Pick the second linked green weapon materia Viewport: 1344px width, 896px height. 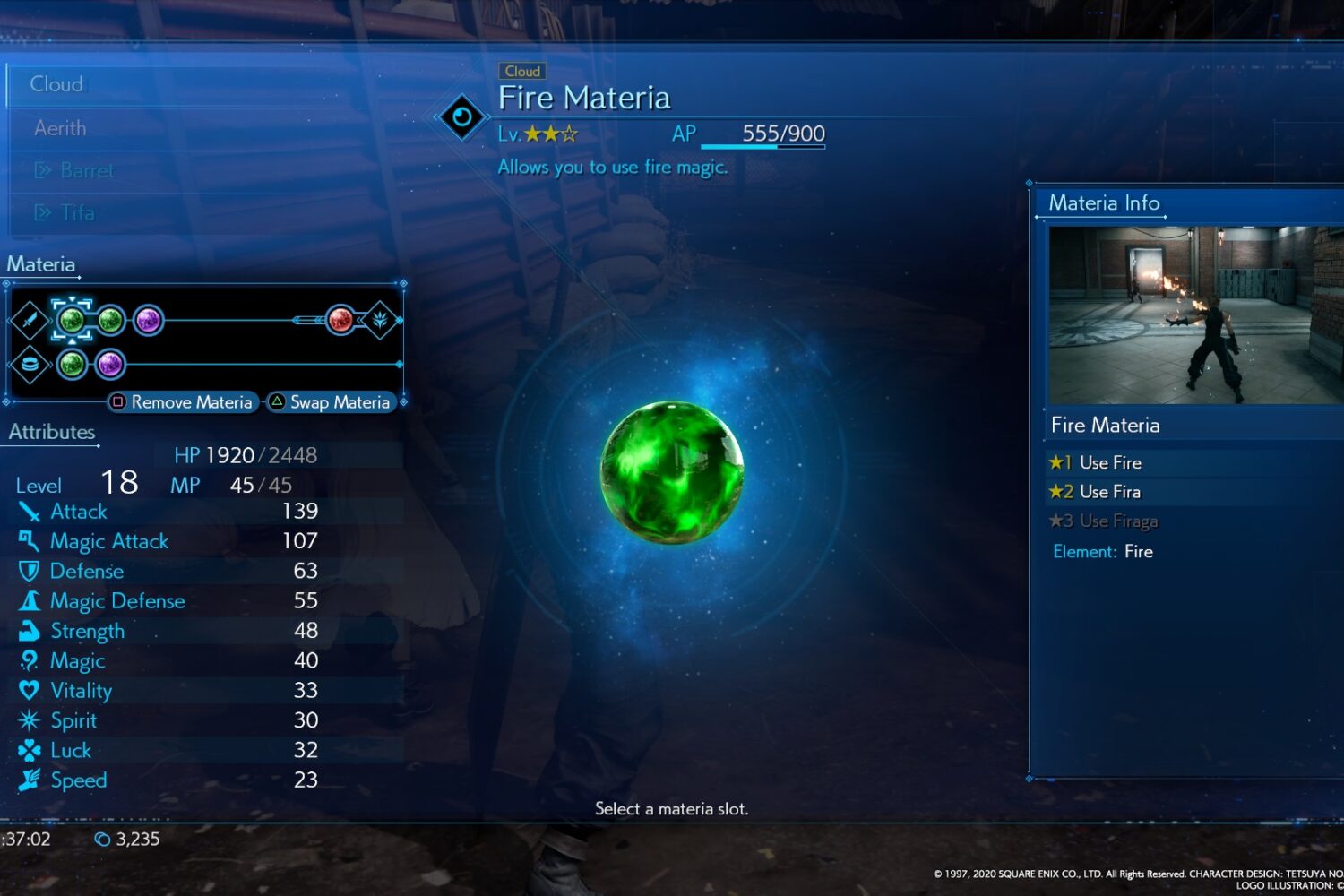[110, 320]
